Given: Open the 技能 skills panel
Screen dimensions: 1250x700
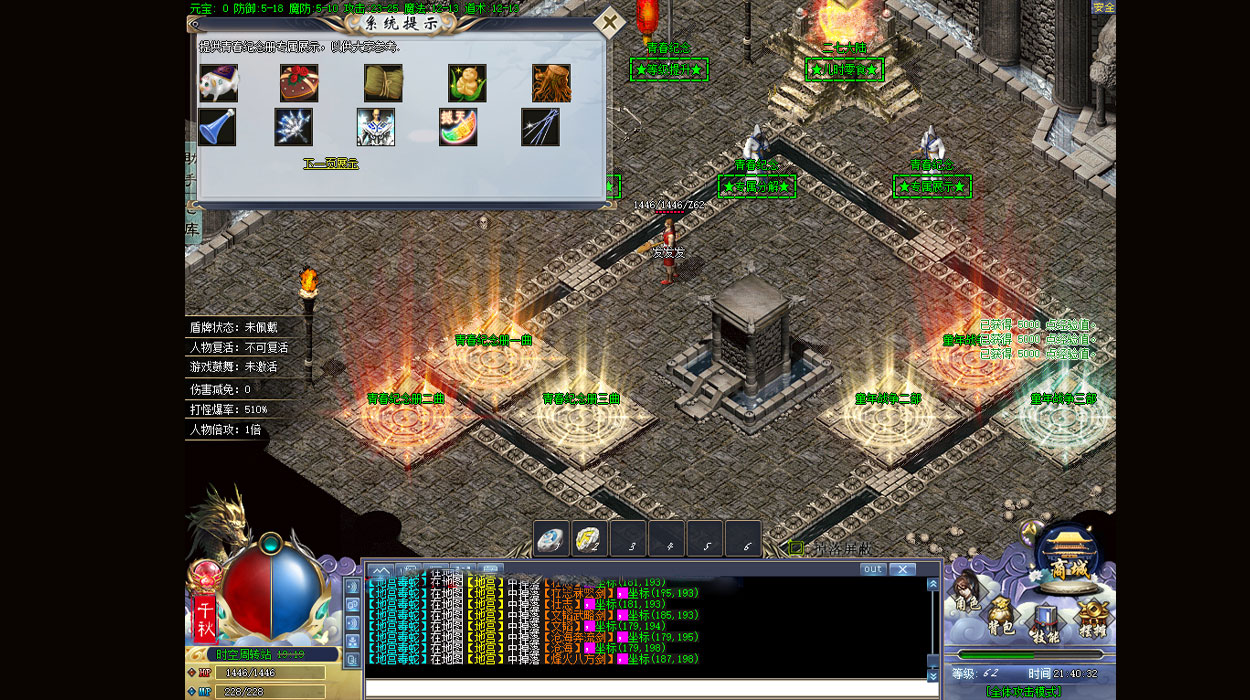Looking at the screenshot, I should click(x=1045, y=625).
